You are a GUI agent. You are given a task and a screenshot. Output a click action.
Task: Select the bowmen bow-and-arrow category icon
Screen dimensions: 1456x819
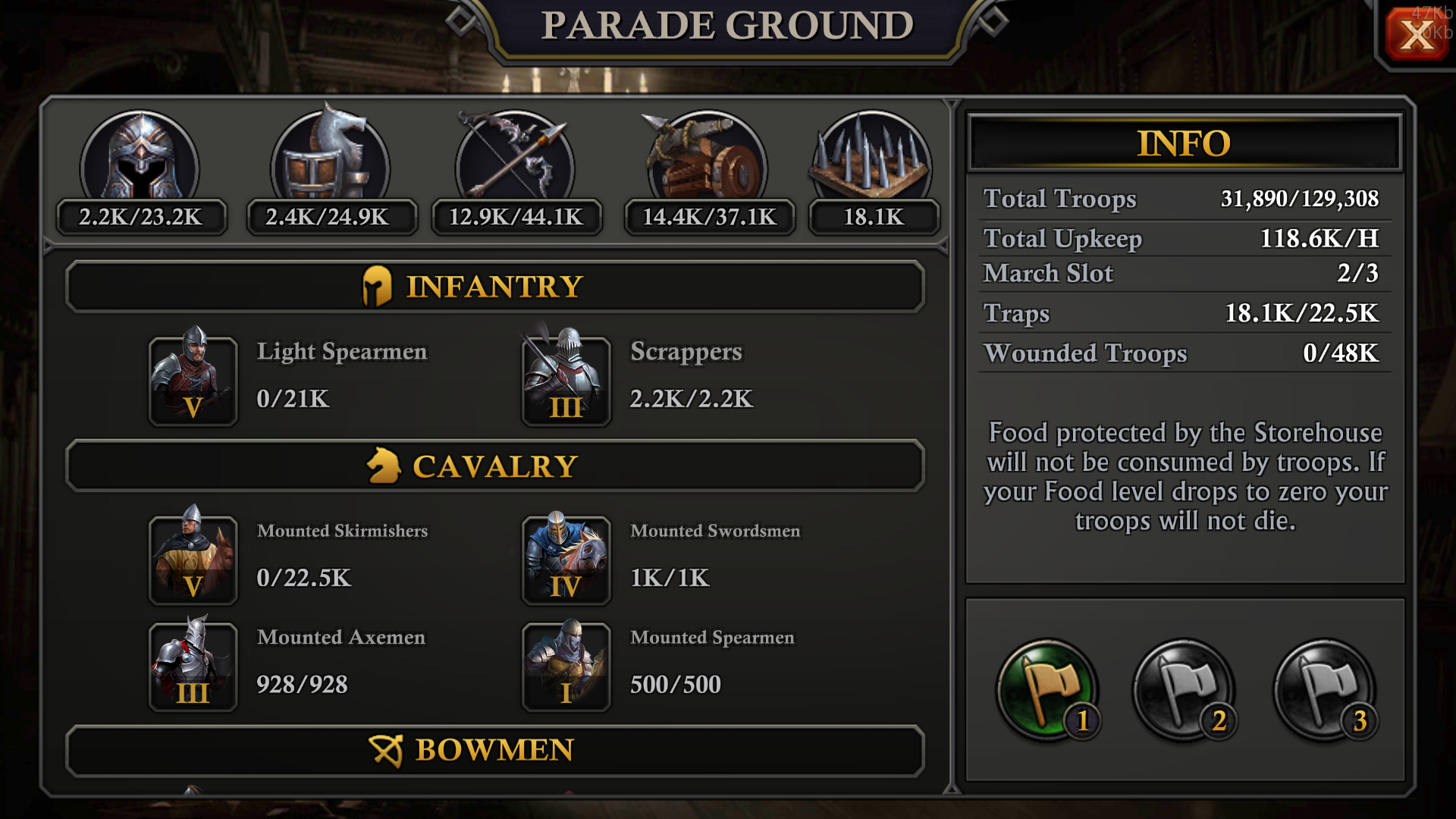coord(515,159)
